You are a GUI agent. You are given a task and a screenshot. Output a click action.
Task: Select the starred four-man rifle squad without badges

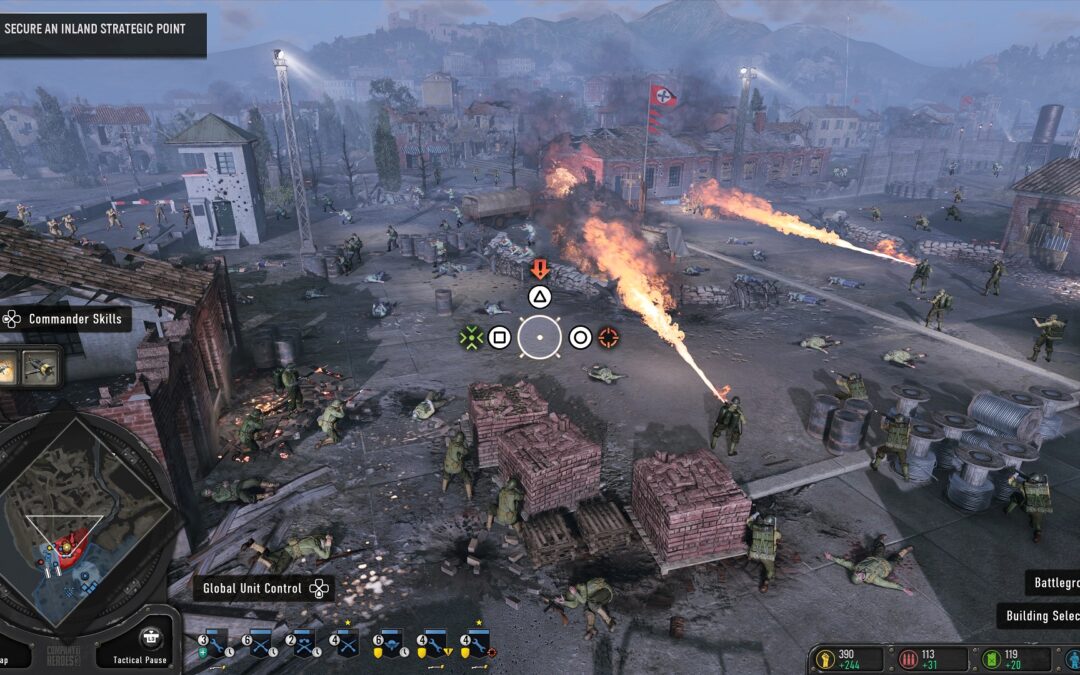(346, 643)
